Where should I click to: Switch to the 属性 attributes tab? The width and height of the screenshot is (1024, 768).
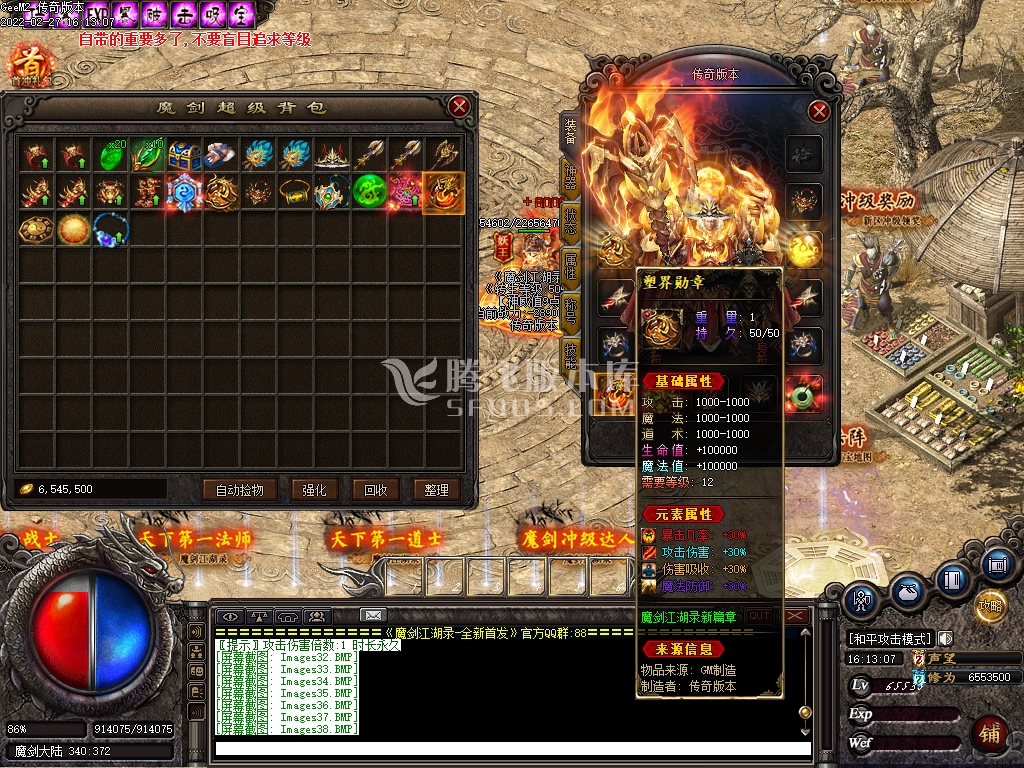tap(569, 266)
